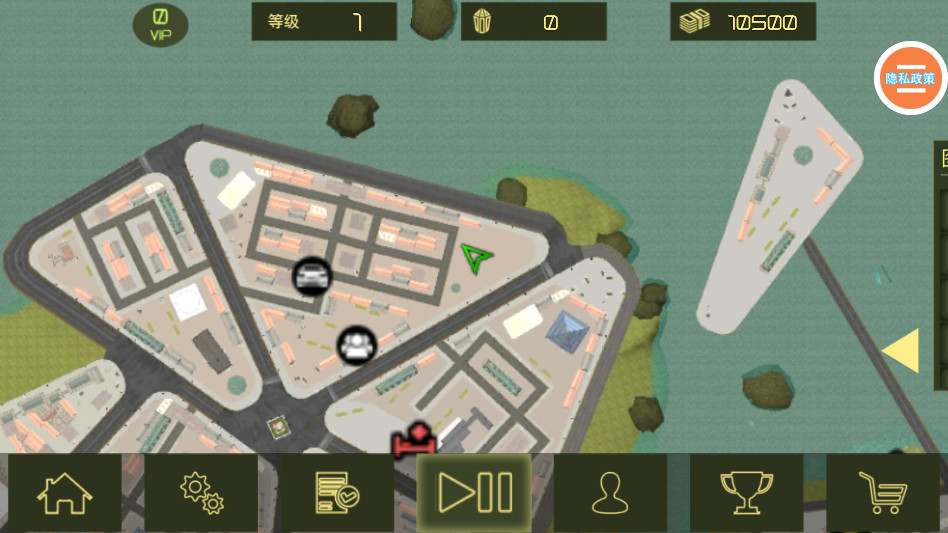
Task: Select the car marker on the map
Action: click(312, 275)
